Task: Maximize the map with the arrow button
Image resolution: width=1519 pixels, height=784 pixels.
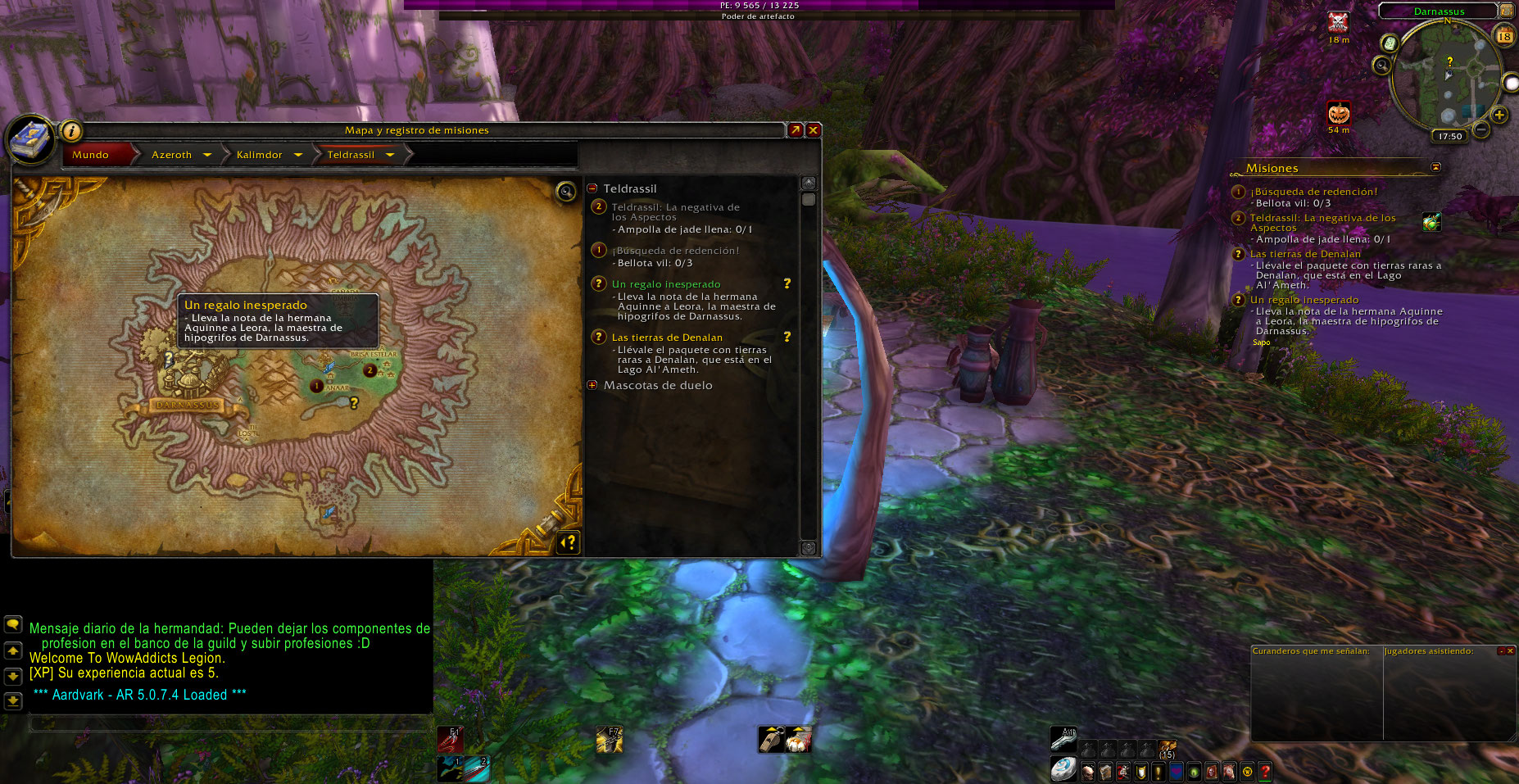Action: point(795,130)
